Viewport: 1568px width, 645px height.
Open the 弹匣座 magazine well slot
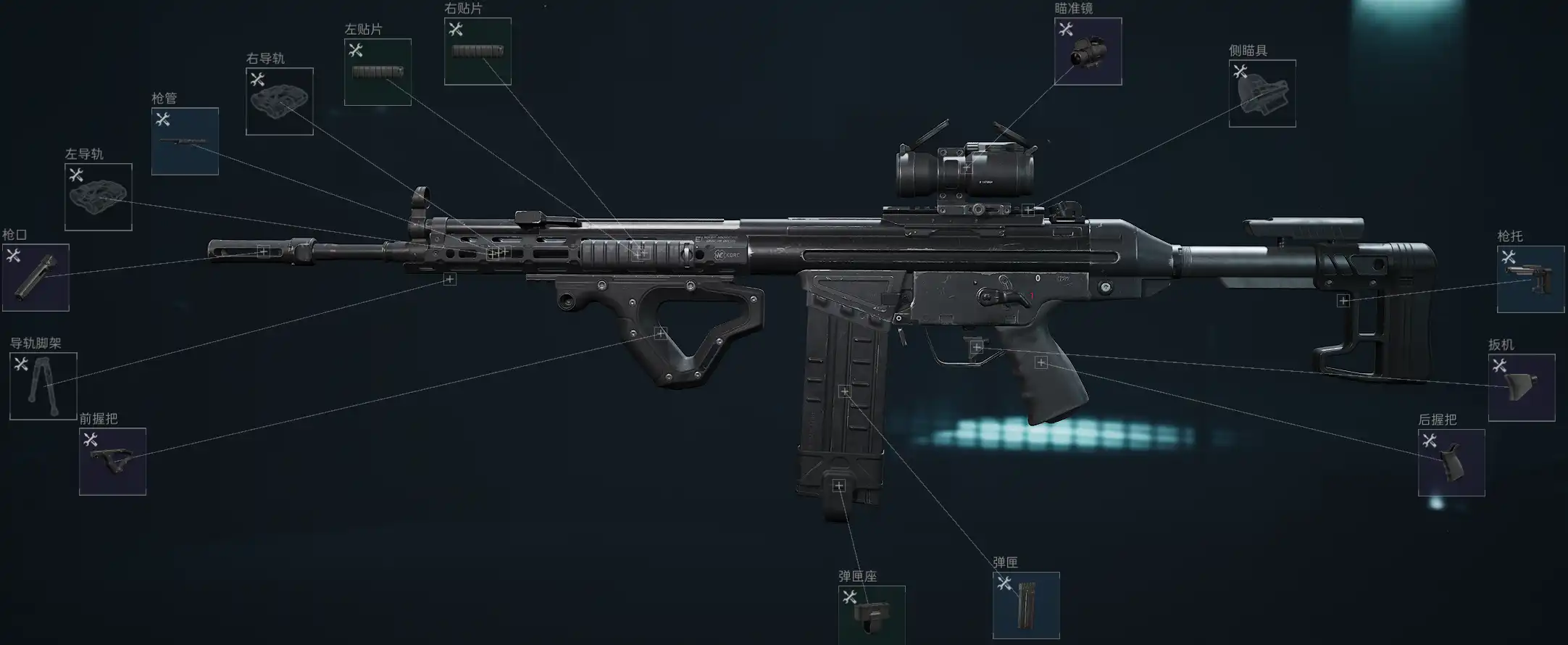pos(872,615)
